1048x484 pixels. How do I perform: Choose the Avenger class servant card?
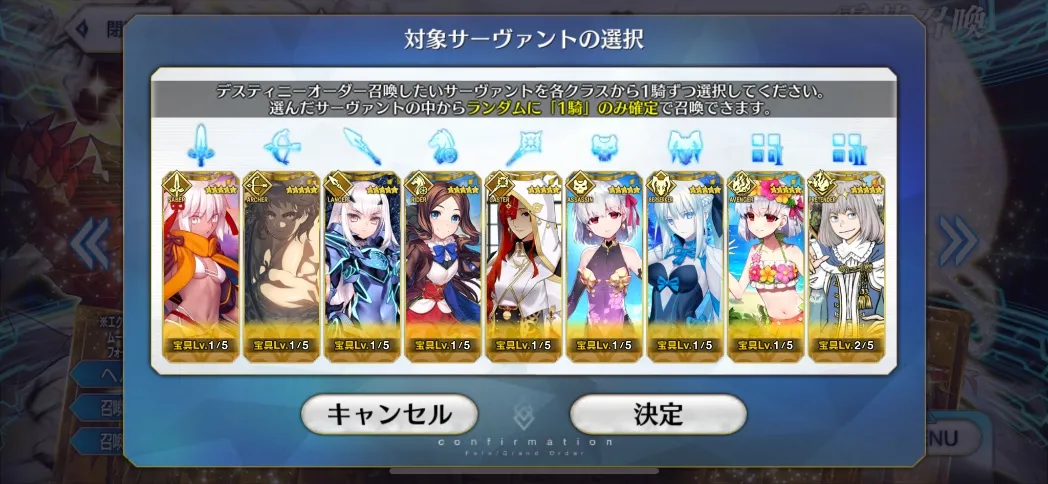tap(766, 265)
